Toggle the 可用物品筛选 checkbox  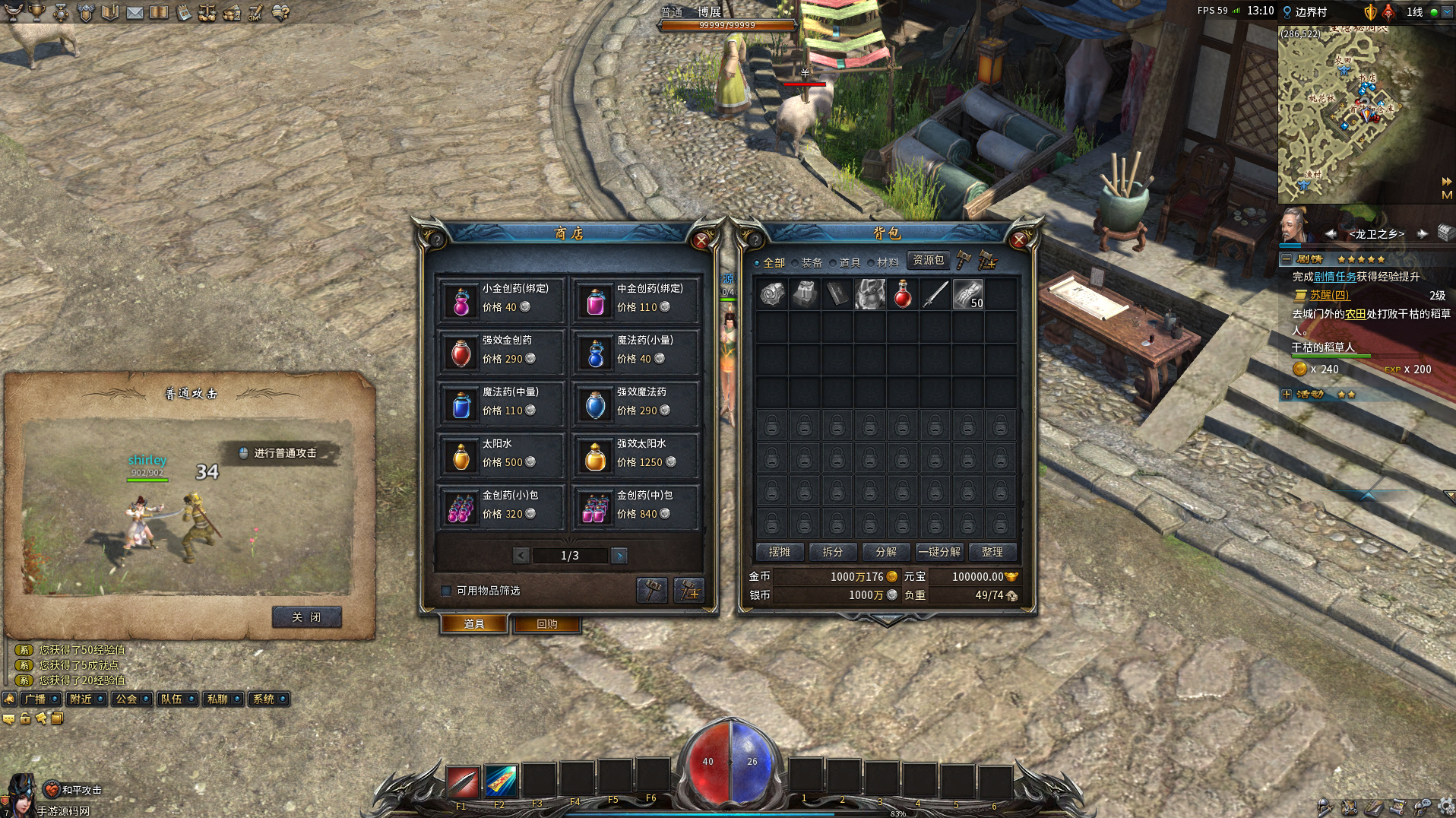(447, 591)
